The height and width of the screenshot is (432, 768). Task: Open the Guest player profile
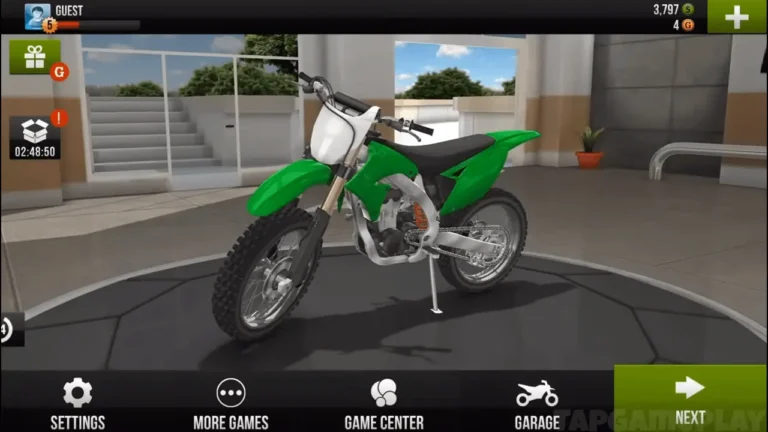38,16
